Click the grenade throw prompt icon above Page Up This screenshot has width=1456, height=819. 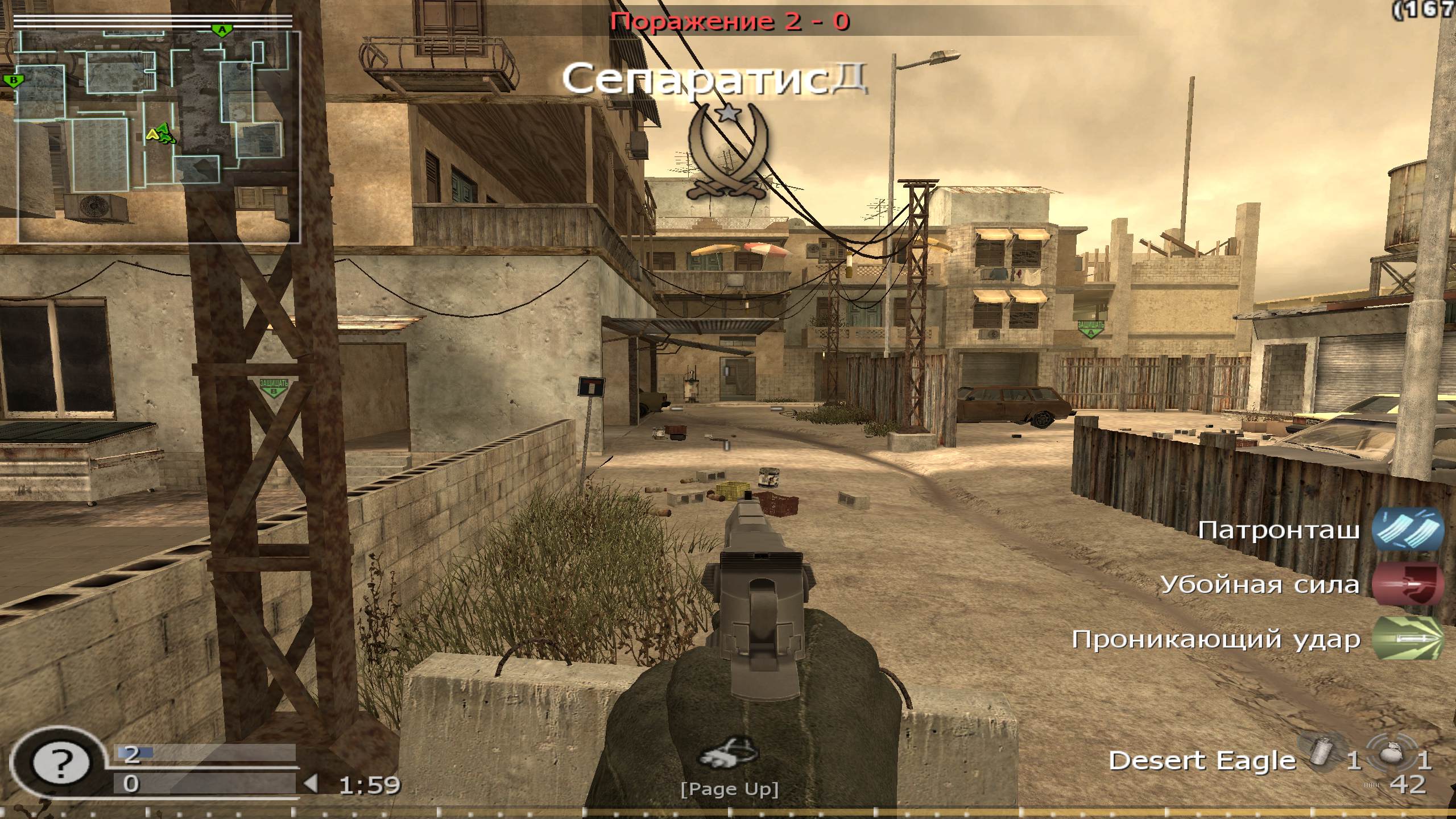coord(730,751)
